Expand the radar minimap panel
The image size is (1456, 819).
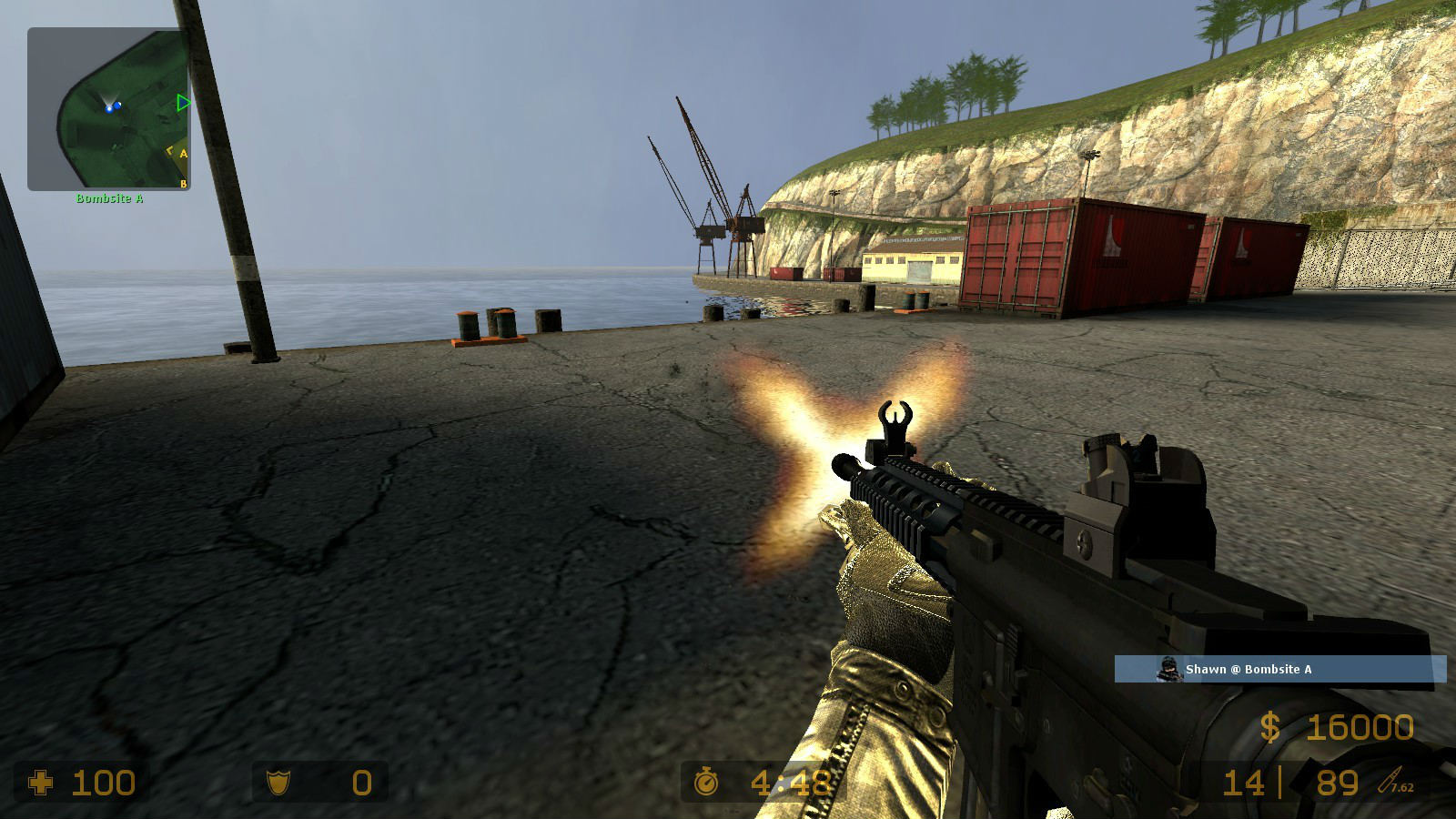(109, 109)
